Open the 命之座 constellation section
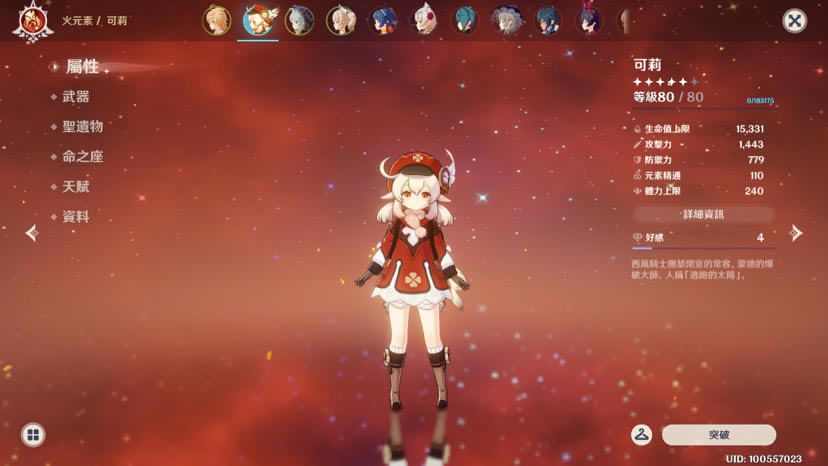 tap(83, 157)
